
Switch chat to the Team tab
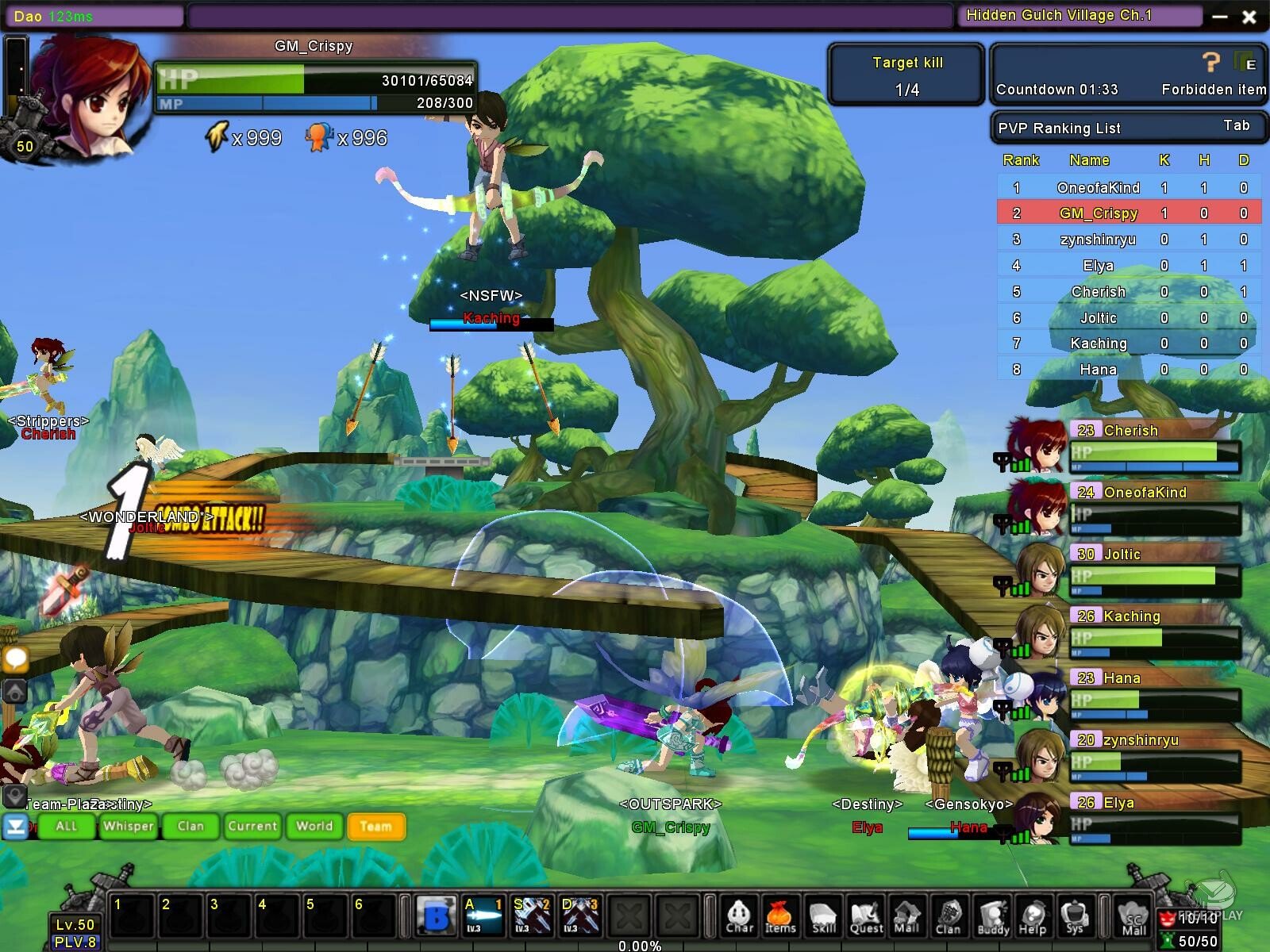coord(376,826)
